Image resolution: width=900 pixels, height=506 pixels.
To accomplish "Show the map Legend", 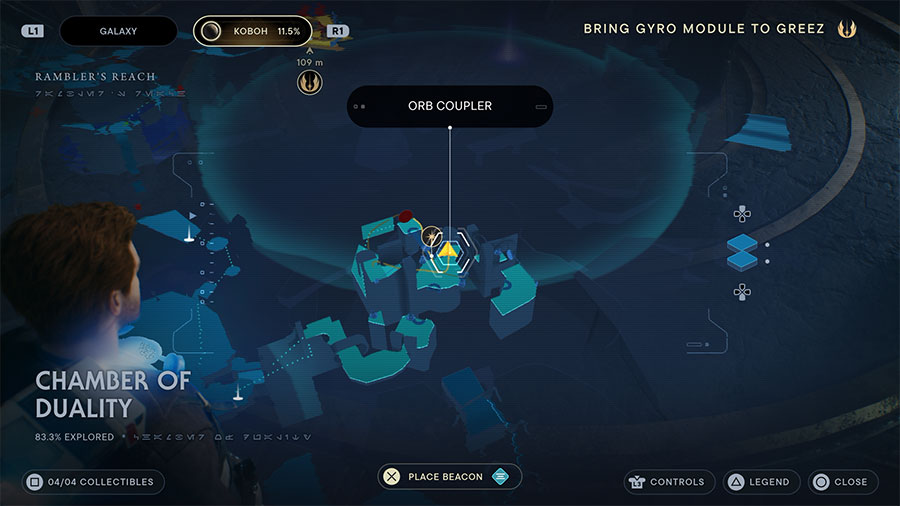I will (757, 482).
